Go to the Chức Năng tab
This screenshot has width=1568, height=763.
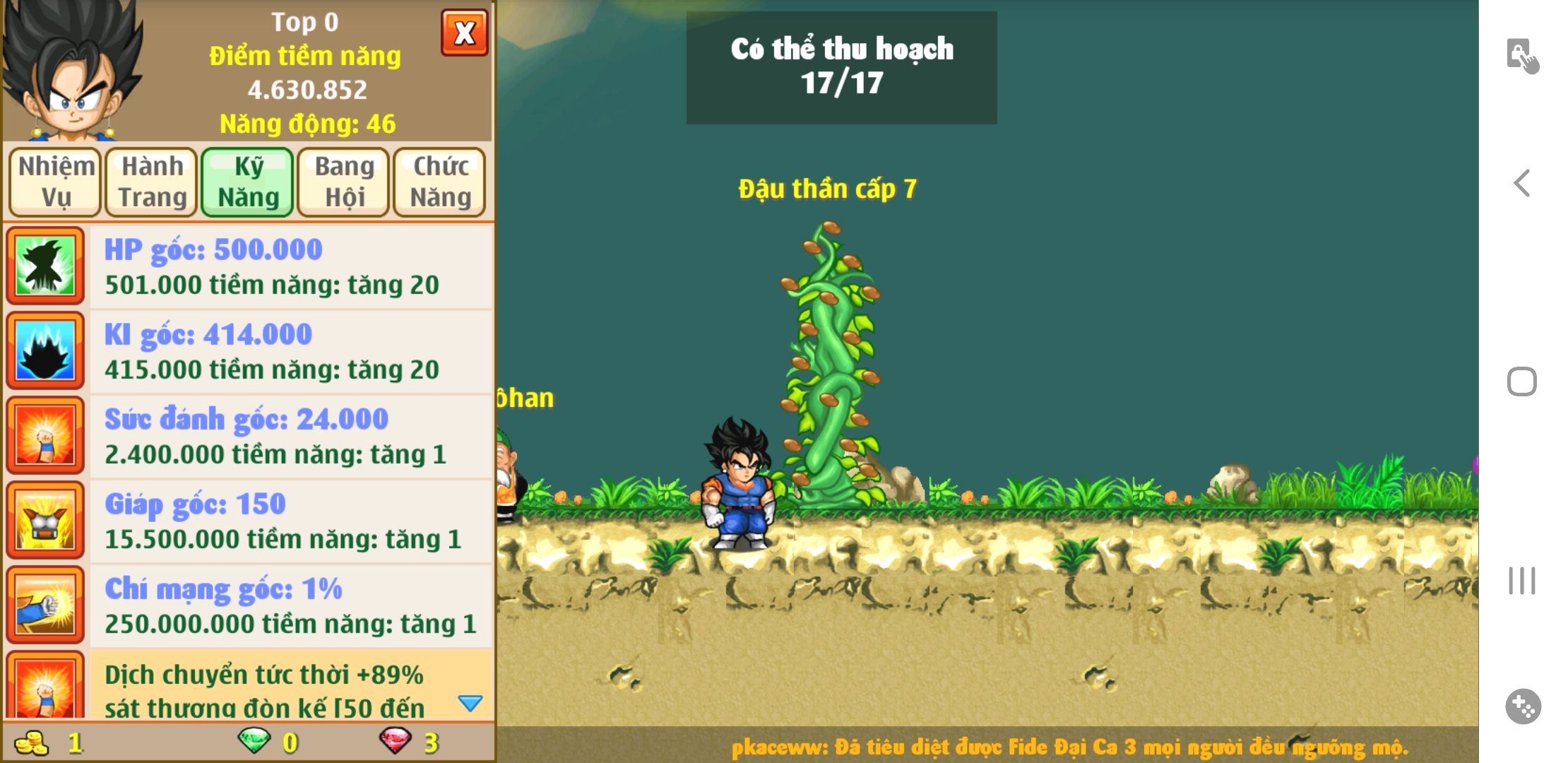click(x=440, y=182)
